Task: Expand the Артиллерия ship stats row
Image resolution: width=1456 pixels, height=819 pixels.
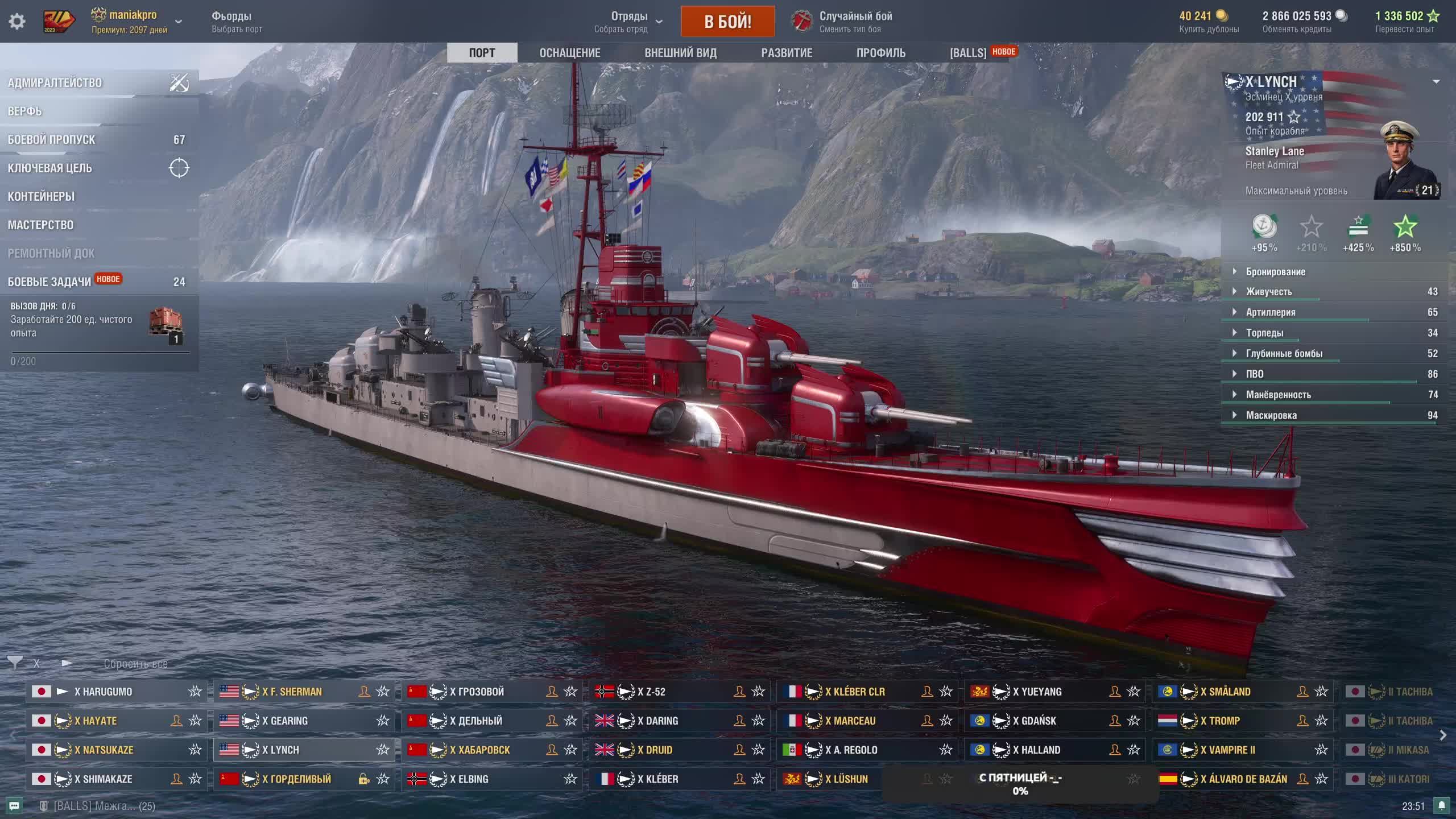Action: [1271, 312]
